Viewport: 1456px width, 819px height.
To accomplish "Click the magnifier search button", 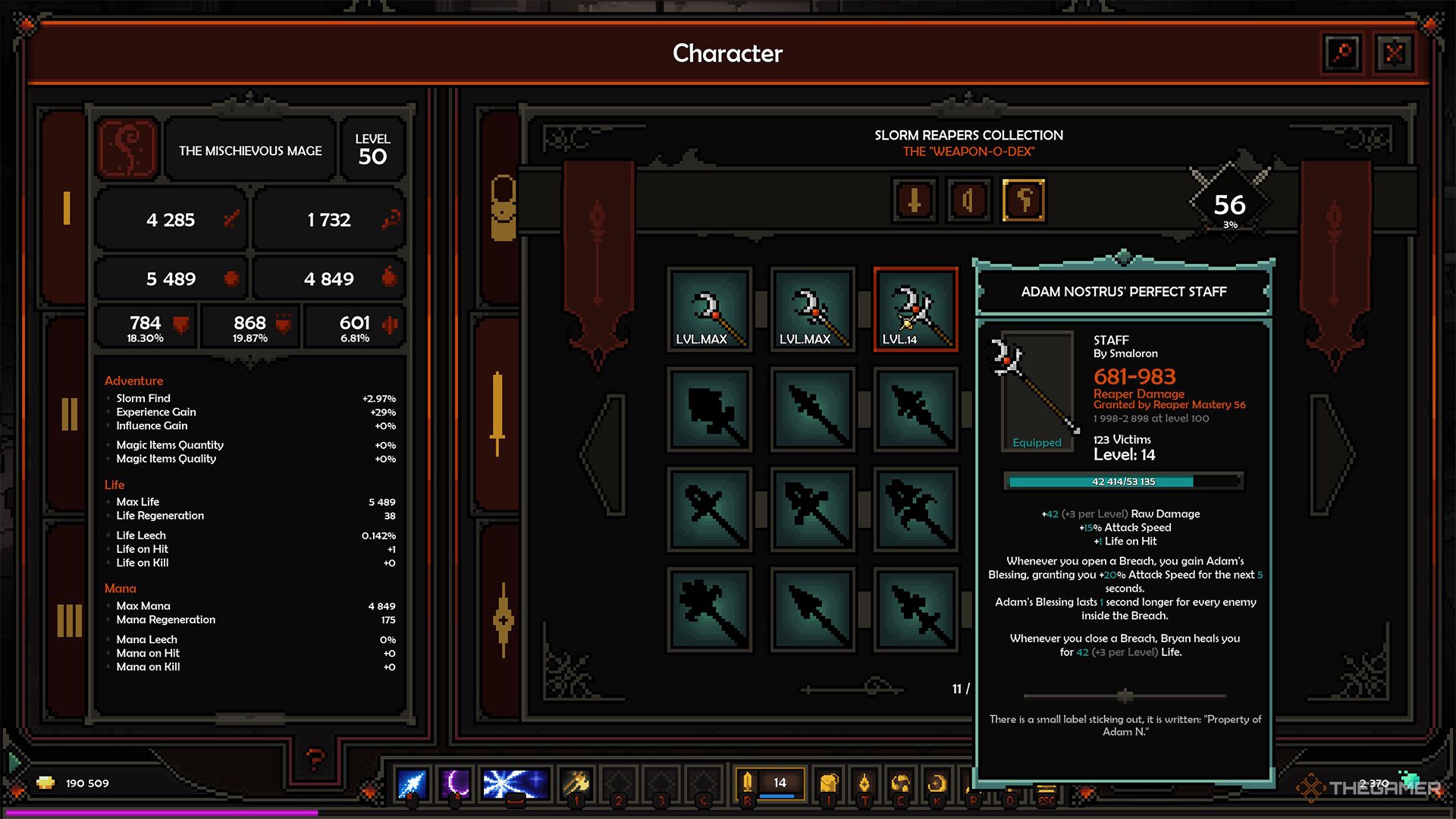I will (x=1342, y=53).
